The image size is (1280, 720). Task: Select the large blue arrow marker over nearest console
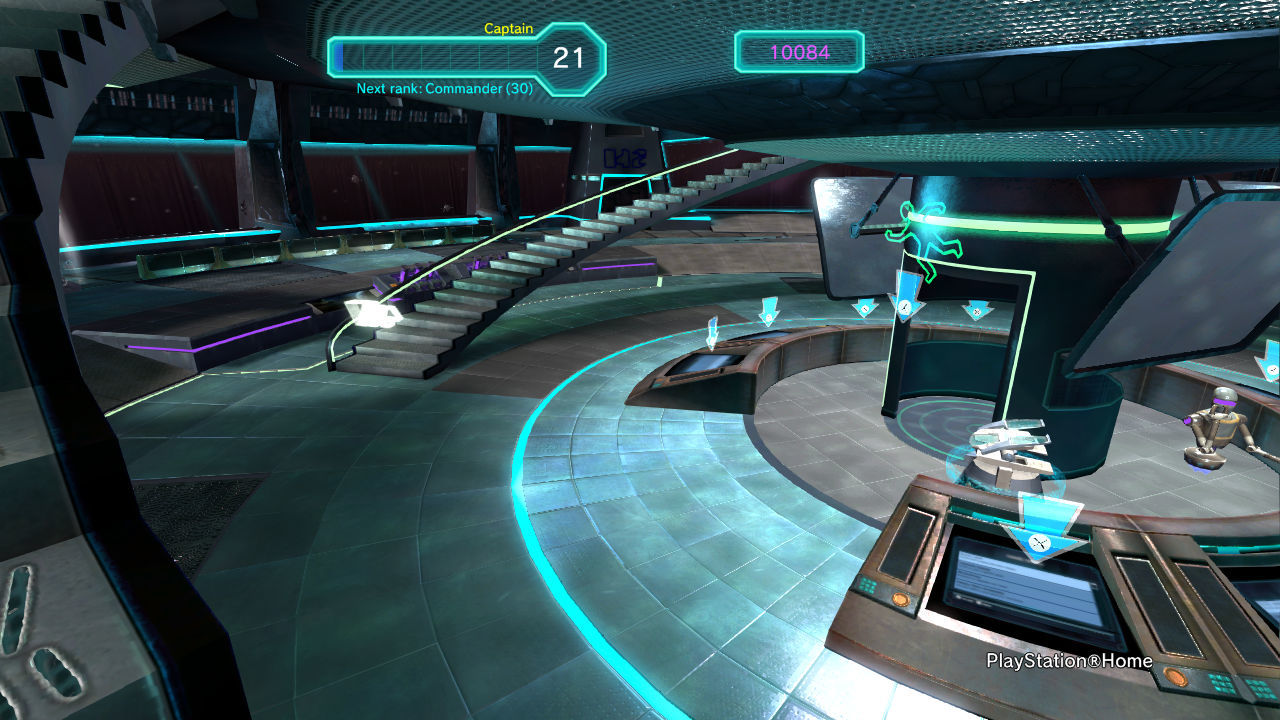click(x=1040, y=530)
